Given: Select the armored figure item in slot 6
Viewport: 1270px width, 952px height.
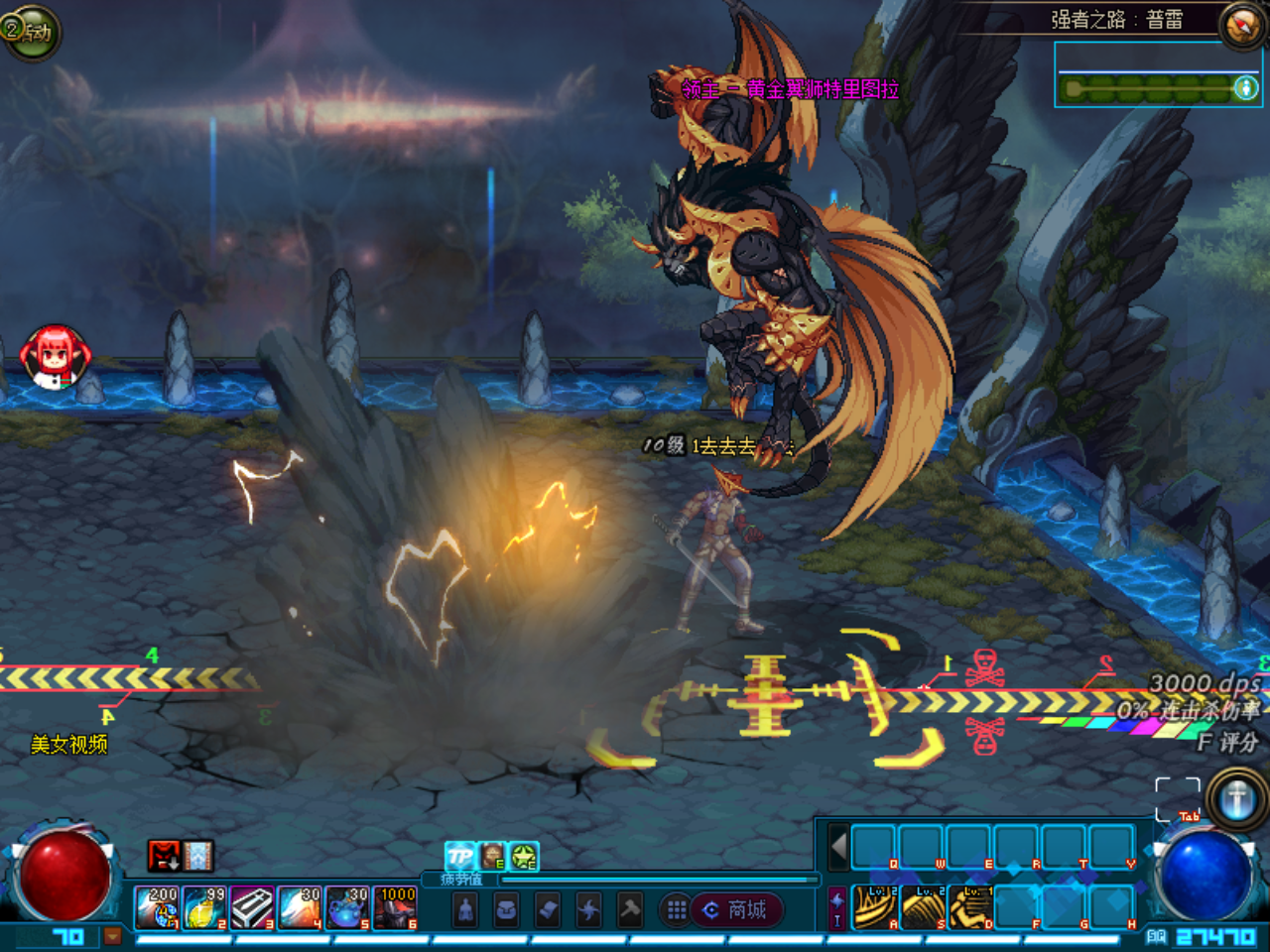Looking at the screenshot, I should (395, 908).
